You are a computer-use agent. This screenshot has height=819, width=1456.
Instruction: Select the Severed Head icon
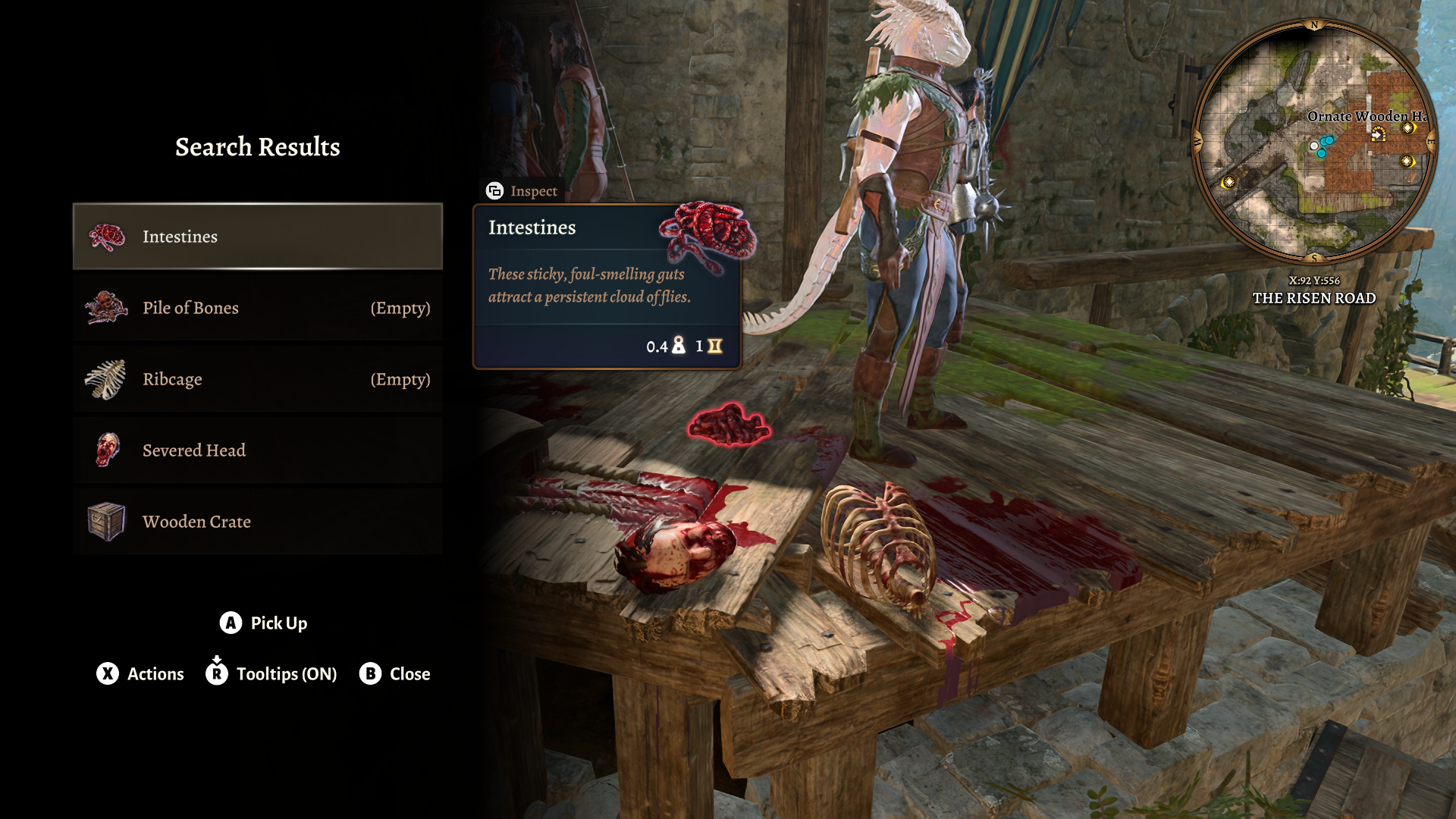[107, 450]
